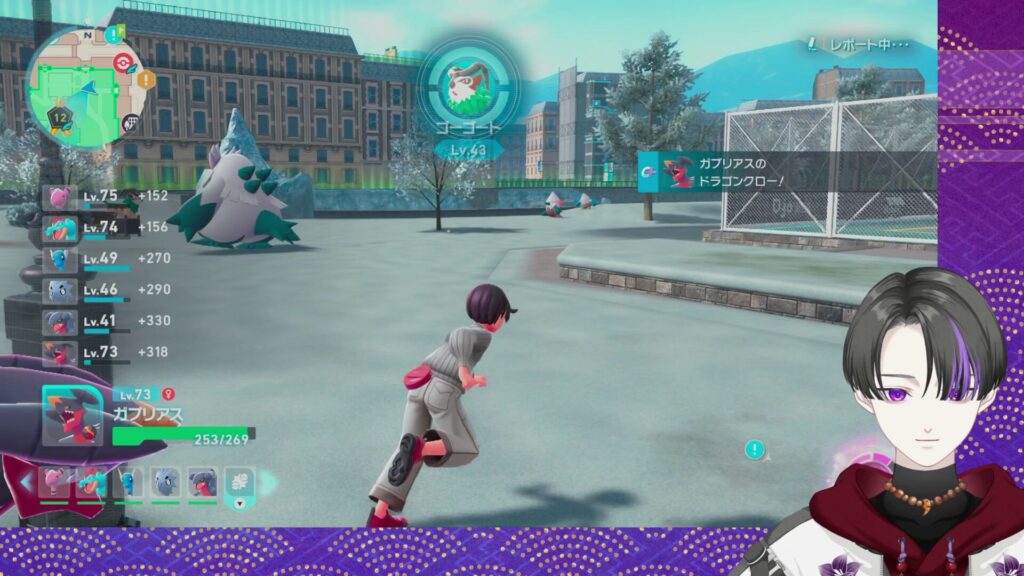The height and width of the screenshot is (576, 1024).
Task: Click the right arrow of quick-select bar
Action: coord(266,482)
